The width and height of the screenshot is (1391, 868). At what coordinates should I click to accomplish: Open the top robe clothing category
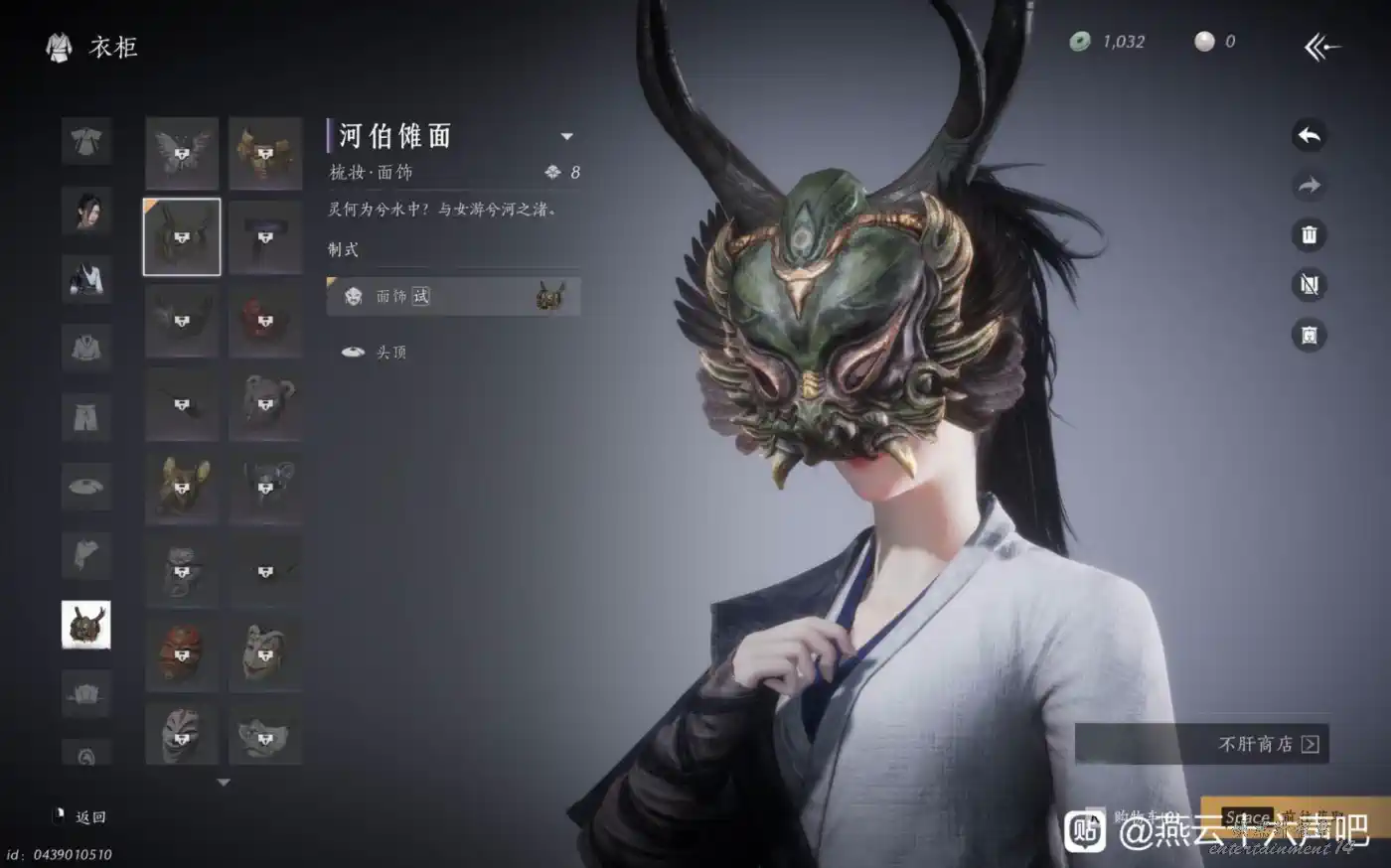point(86,142)
